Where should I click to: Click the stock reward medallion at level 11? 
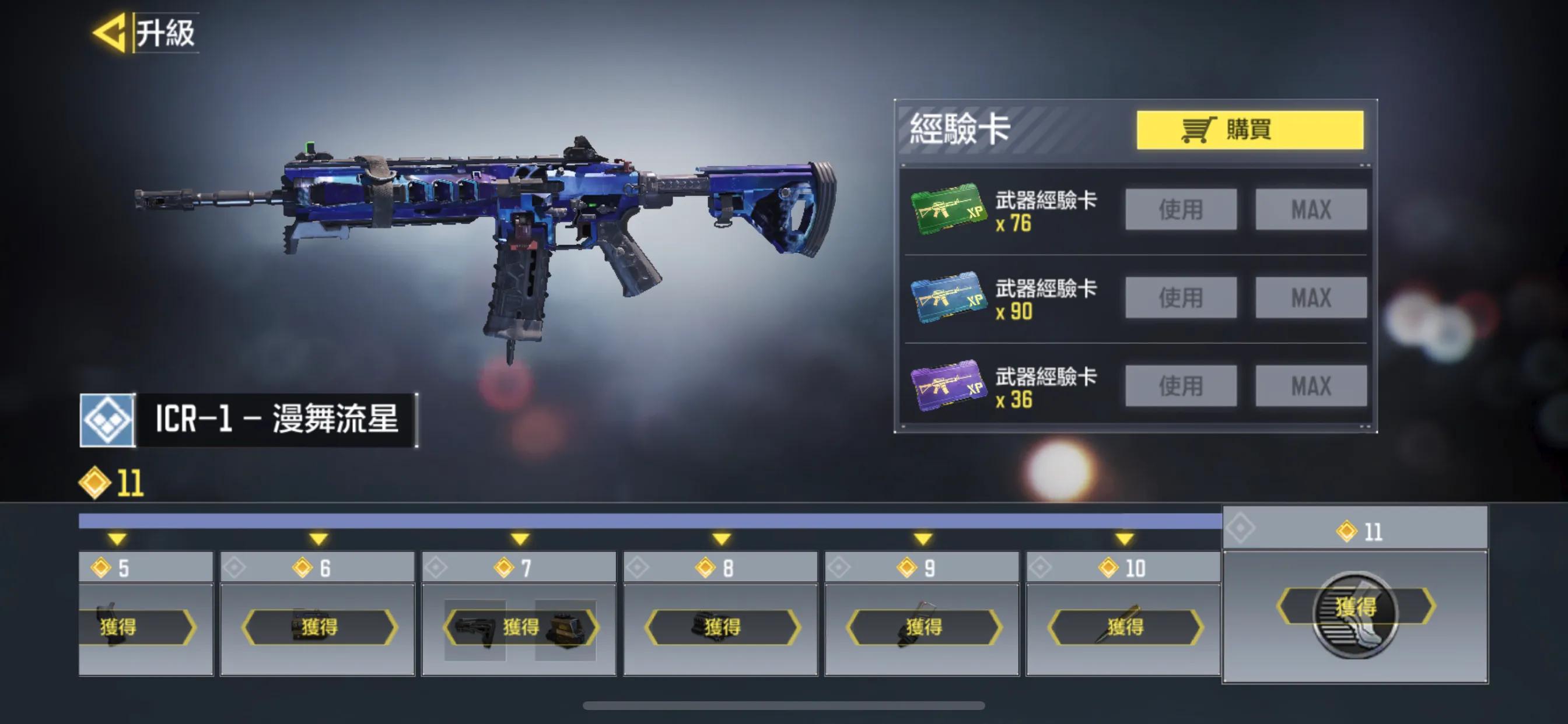tap(1356, 614)
